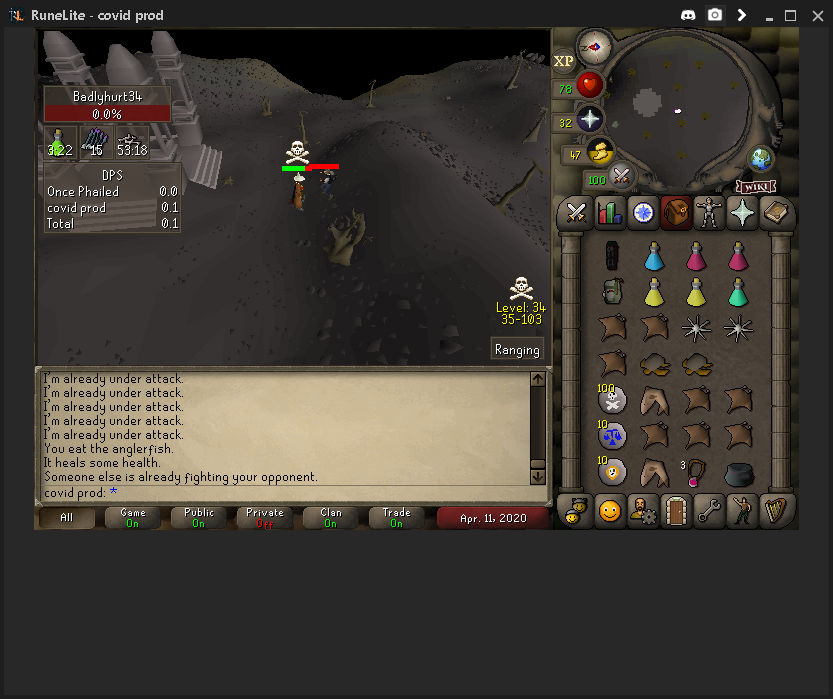Switch to the Skills tab
The height and width of the screenshot is (699, 833).
[x=609, y=212]
